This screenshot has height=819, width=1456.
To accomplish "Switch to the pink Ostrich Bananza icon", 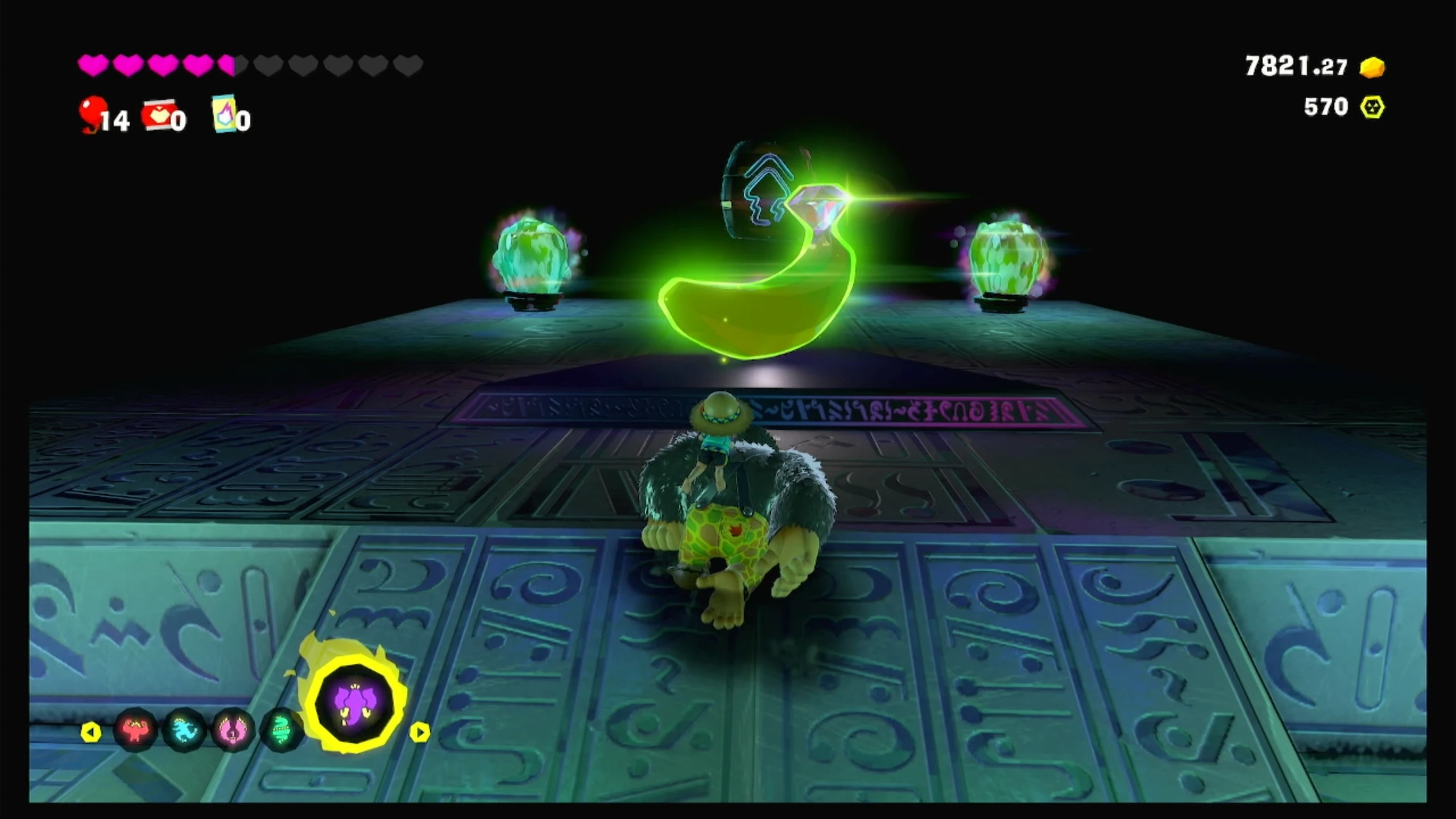I will click(x=232, y=729).
